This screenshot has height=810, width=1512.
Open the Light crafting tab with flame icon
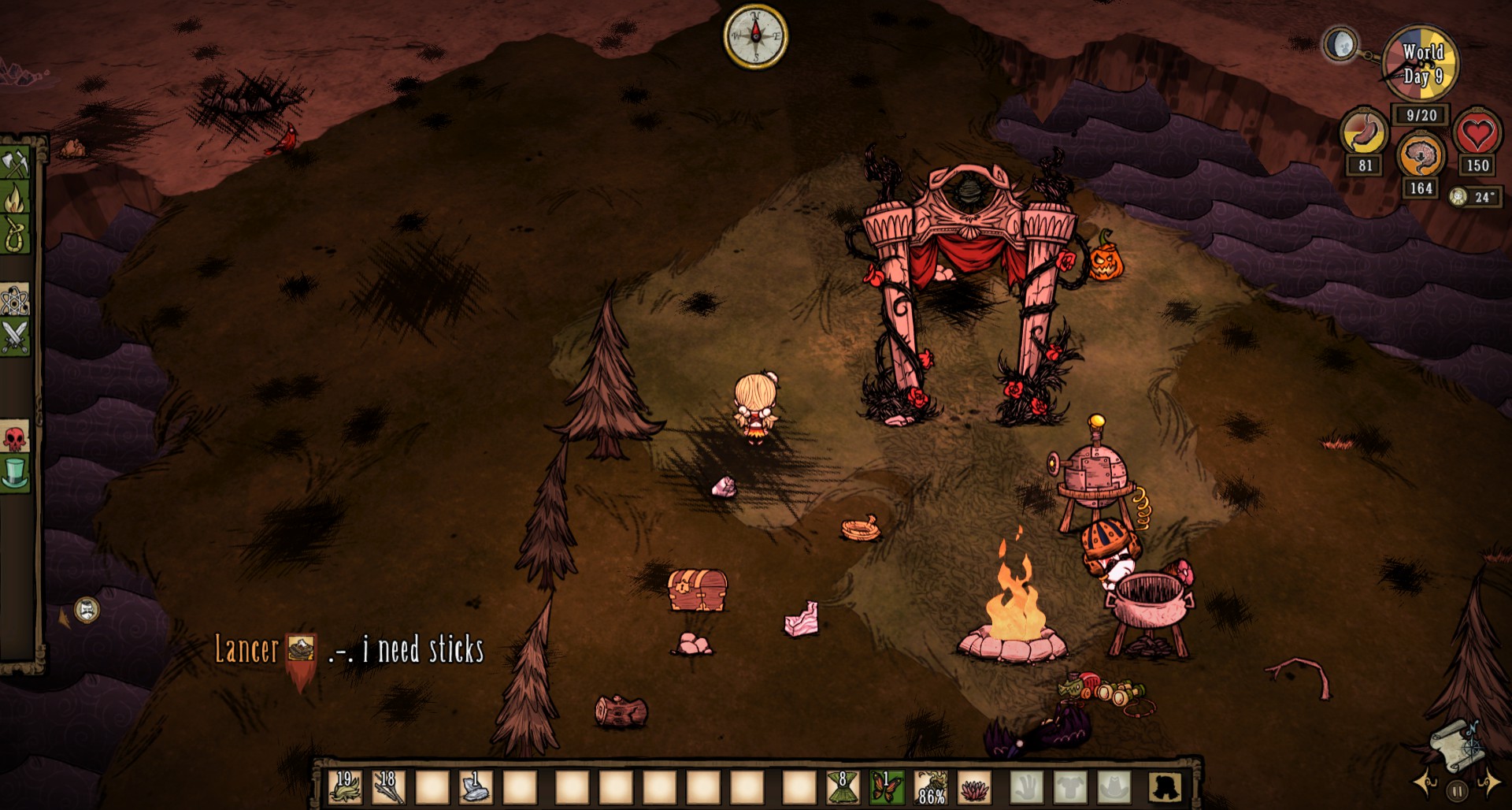15,199
